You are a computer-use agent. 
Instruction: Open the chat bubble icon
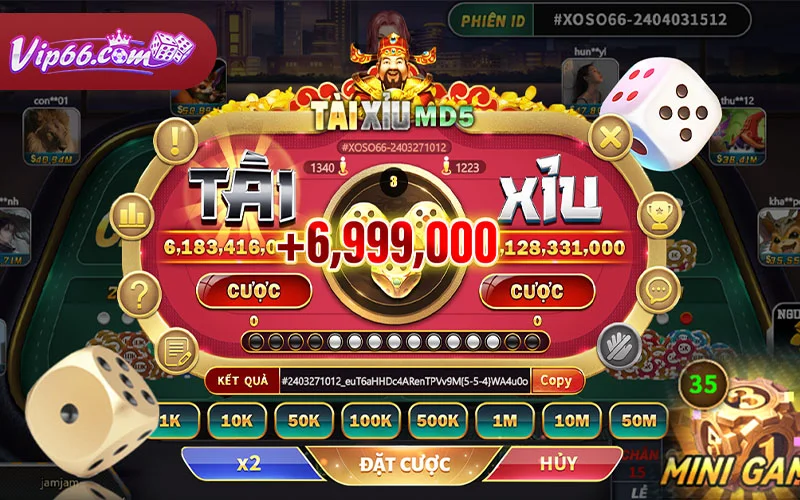pos(657,291)
